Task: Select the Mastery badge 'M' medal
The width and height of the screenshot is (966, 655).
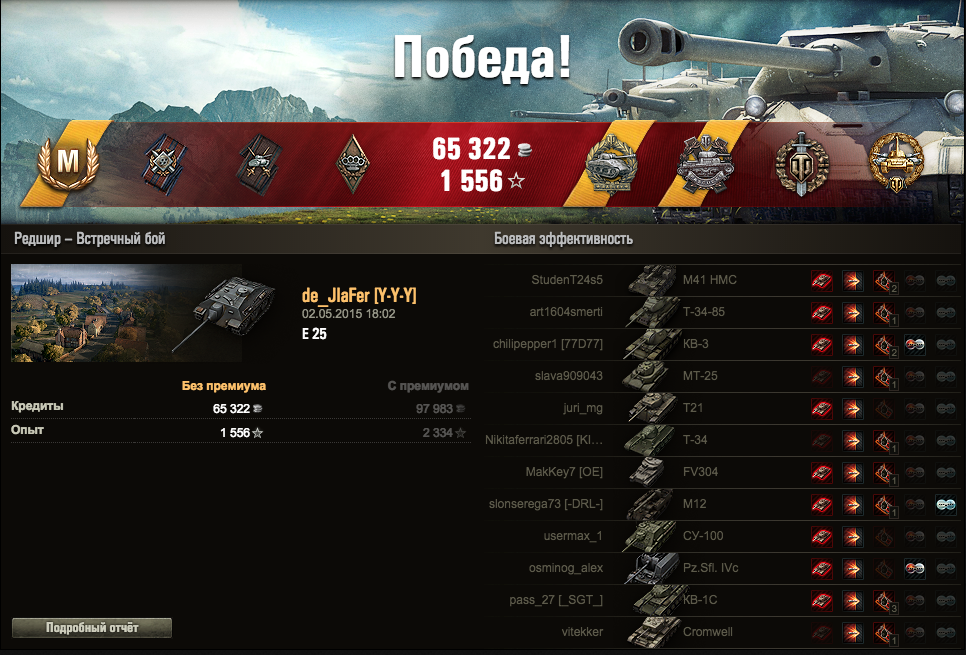Action: pos(67,161)
